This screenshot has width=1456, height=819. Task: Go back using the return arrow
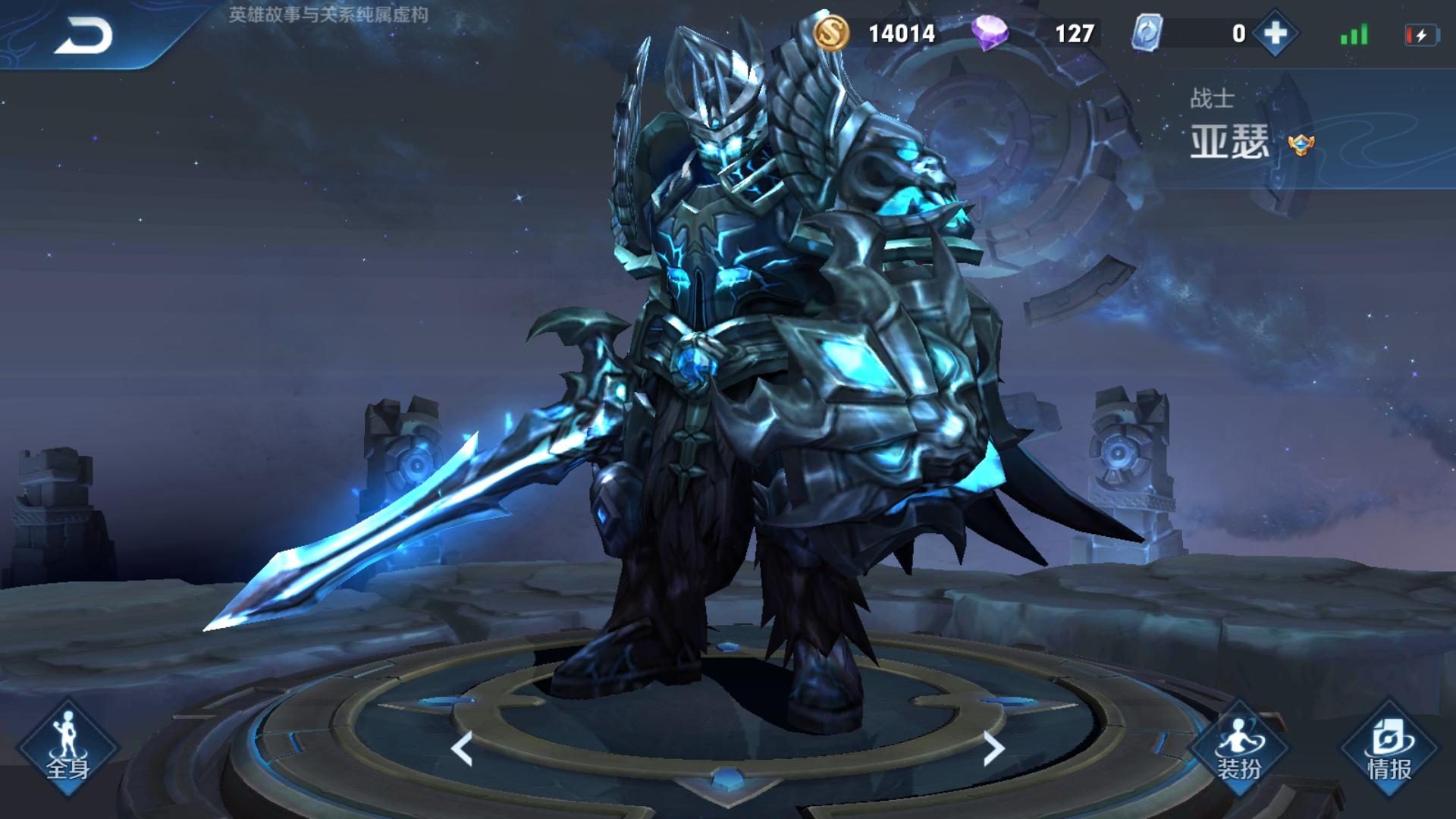[x=83, y=36]
